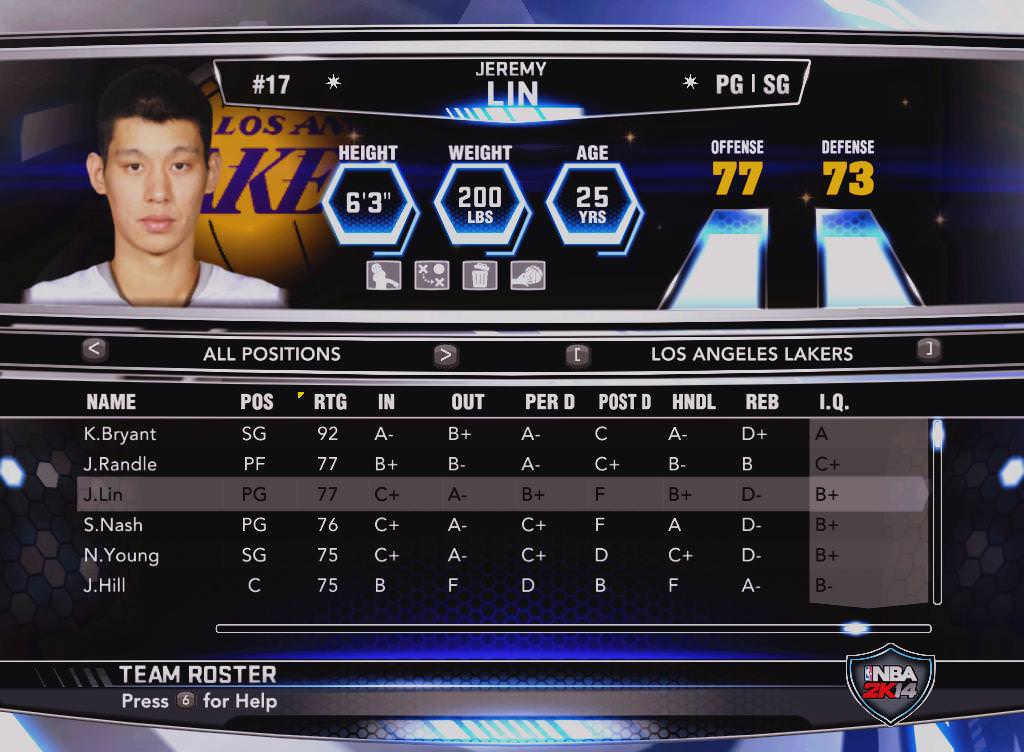
Task: Go to next team with right bracket
Action: 928,349
